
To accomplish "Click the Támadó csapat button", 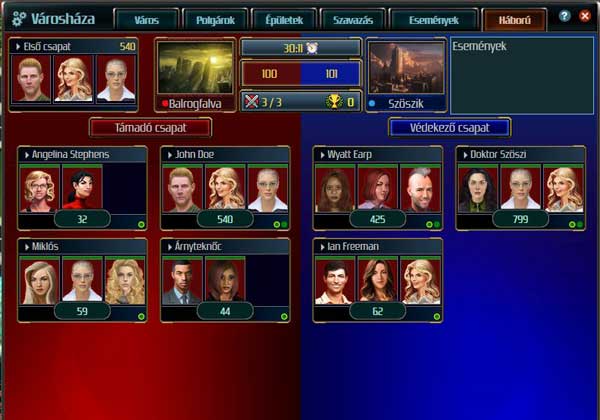I will [x=150, y=127].
